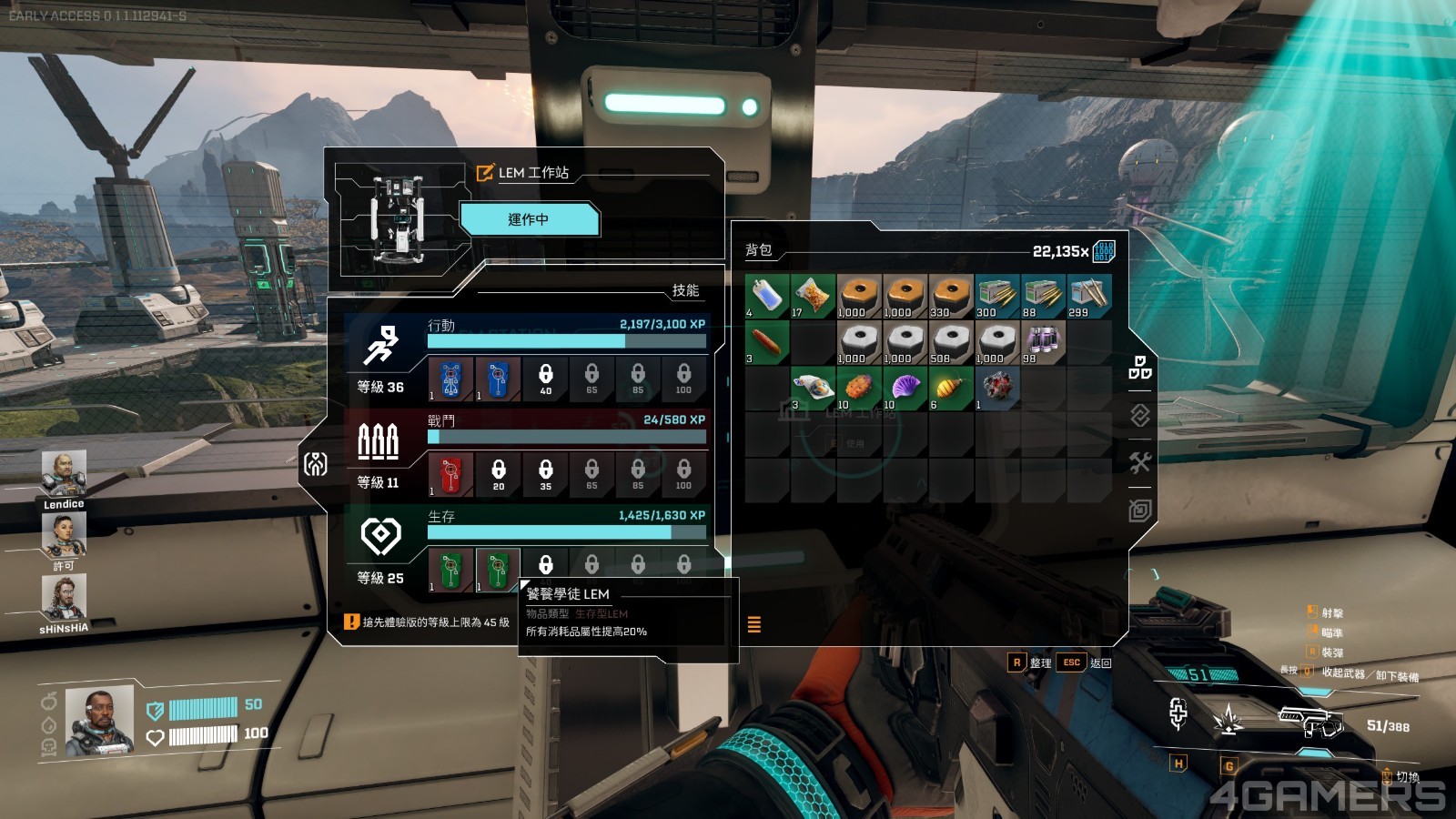Click the rename pencil icon beside LEM 工作站

coord(485,173)
